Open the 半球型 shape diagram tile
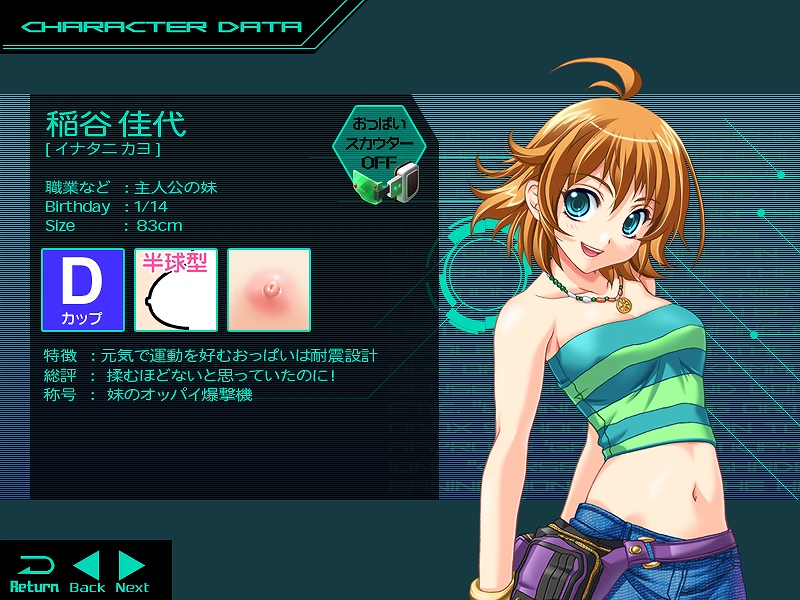The image size is (800, 600). [176, 290]
